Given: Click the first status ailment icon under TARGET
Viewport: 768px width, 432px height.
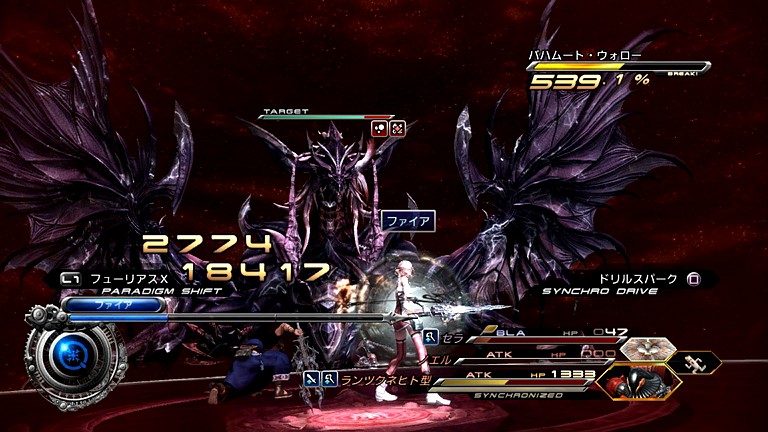Looking at the screenshot, I should (x=380, y=128).
